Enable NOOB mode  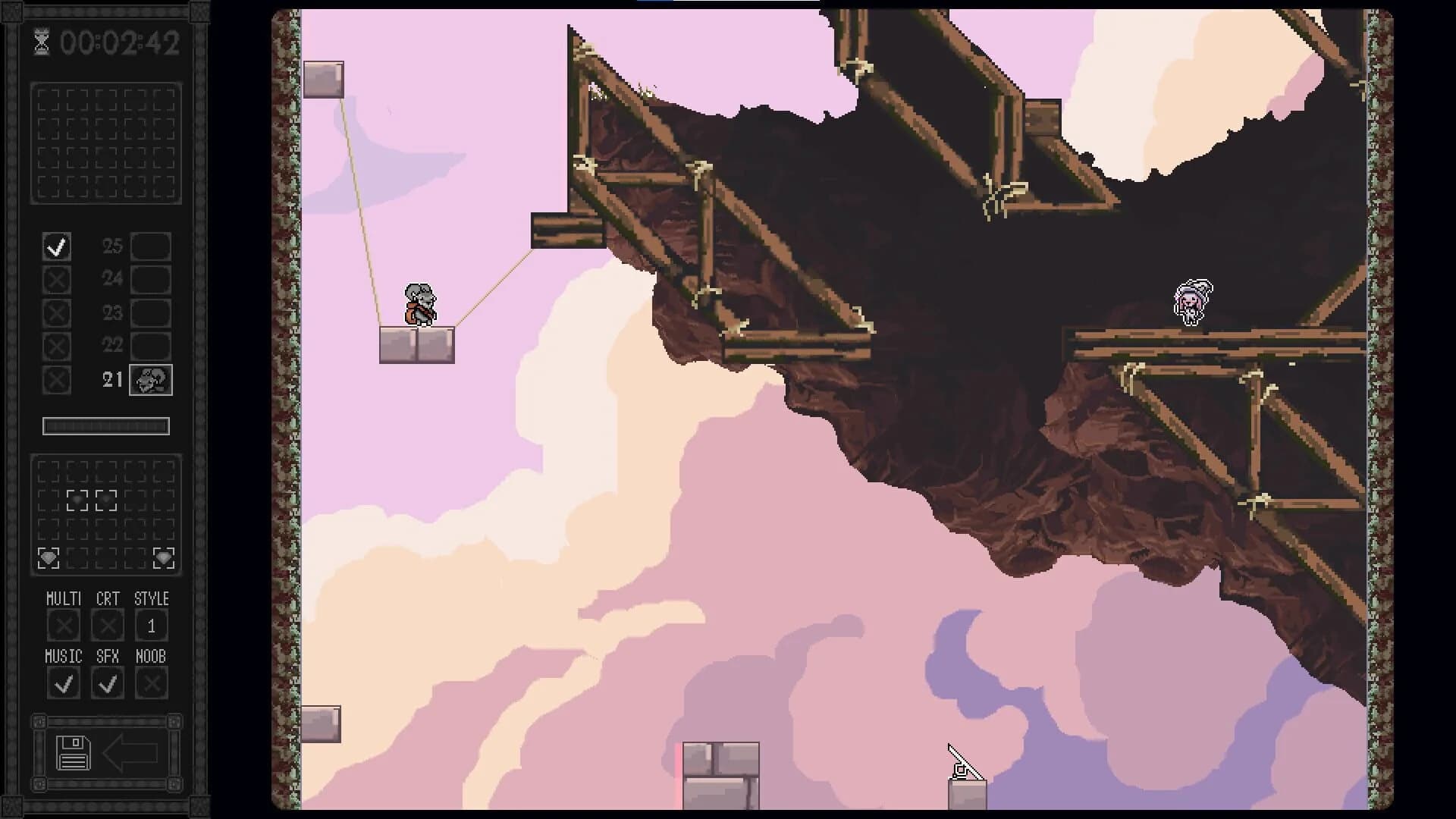coord(151,683)
